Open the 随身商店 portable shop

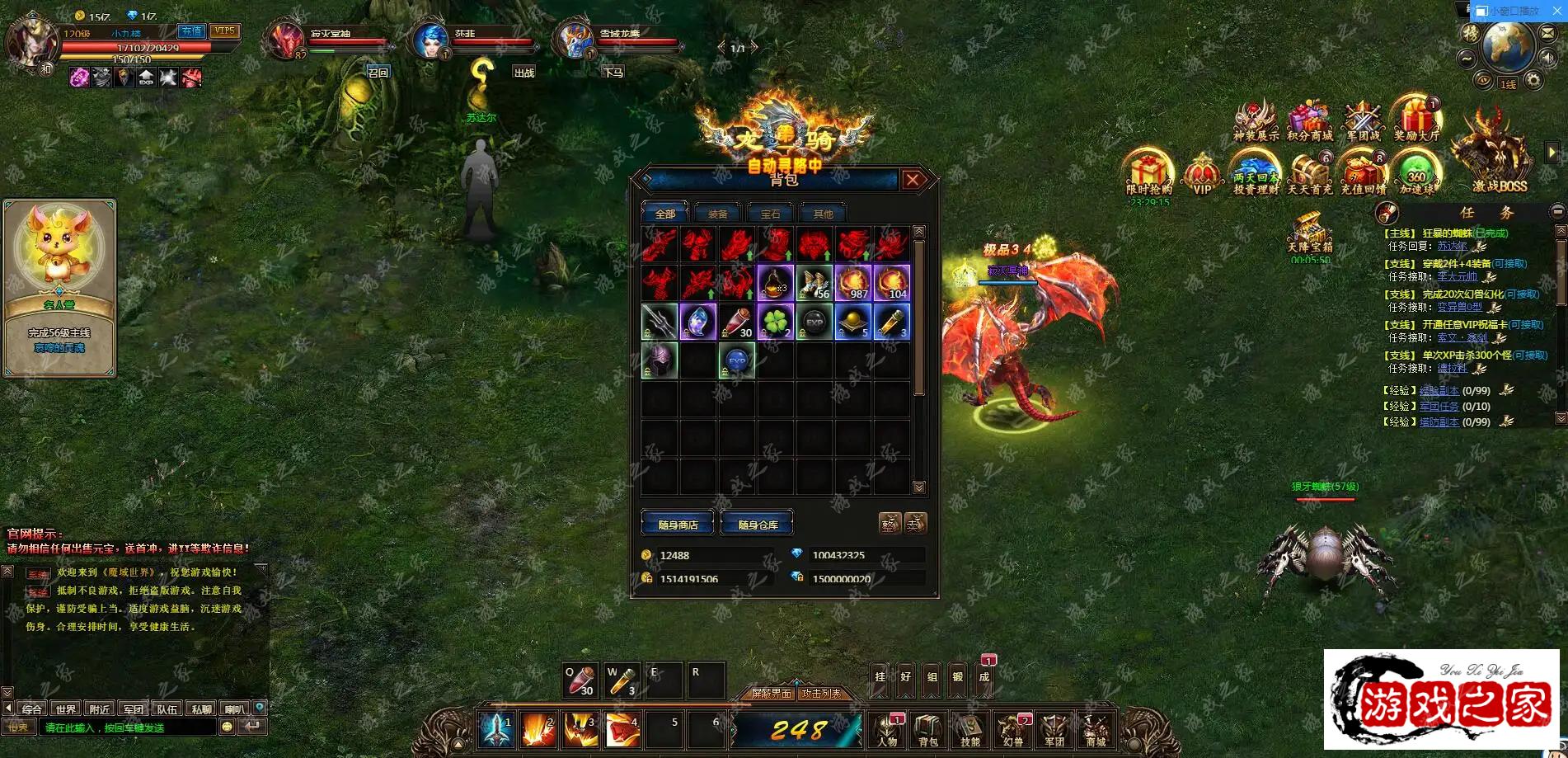[678, 525]
